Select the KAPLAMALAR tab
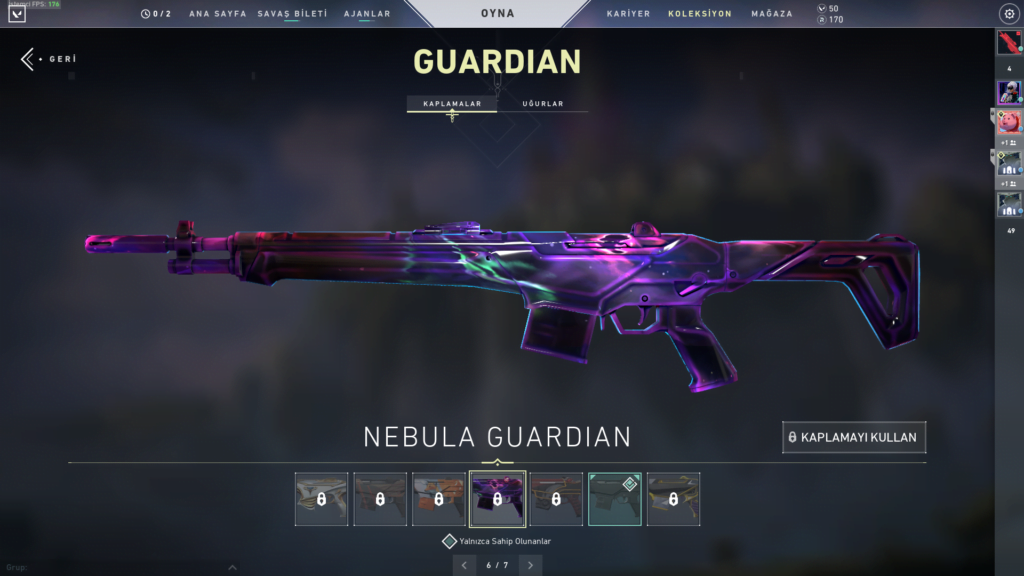The image size is (1024, 576). tap(452, 104)
